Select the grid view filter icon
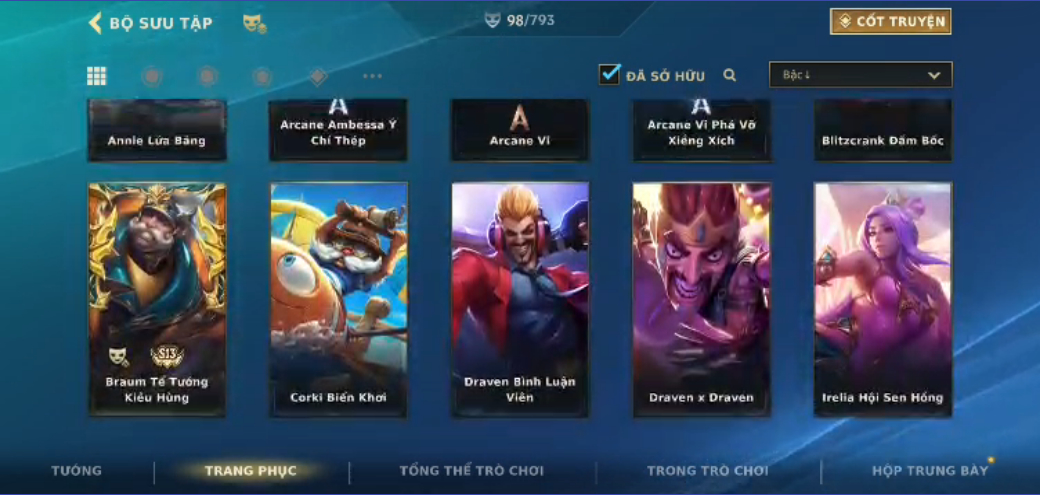This screenshot has width=1040, height=495. 97,76
